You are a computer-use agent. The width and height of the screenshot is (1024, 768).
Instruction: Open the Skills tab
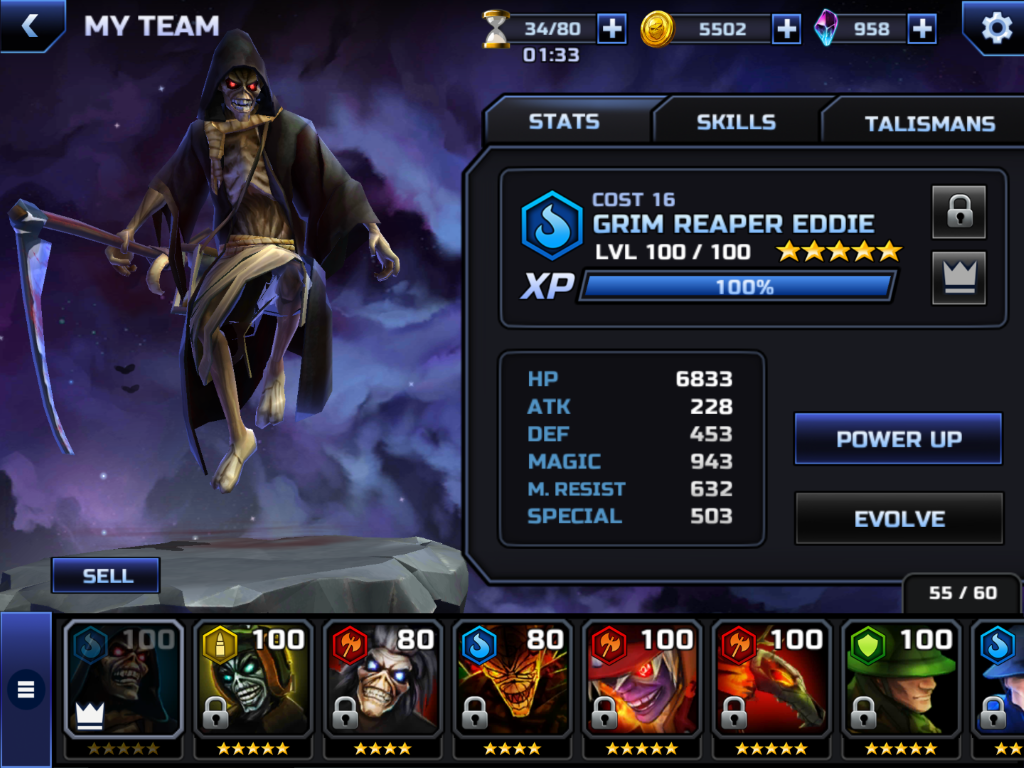736,122
